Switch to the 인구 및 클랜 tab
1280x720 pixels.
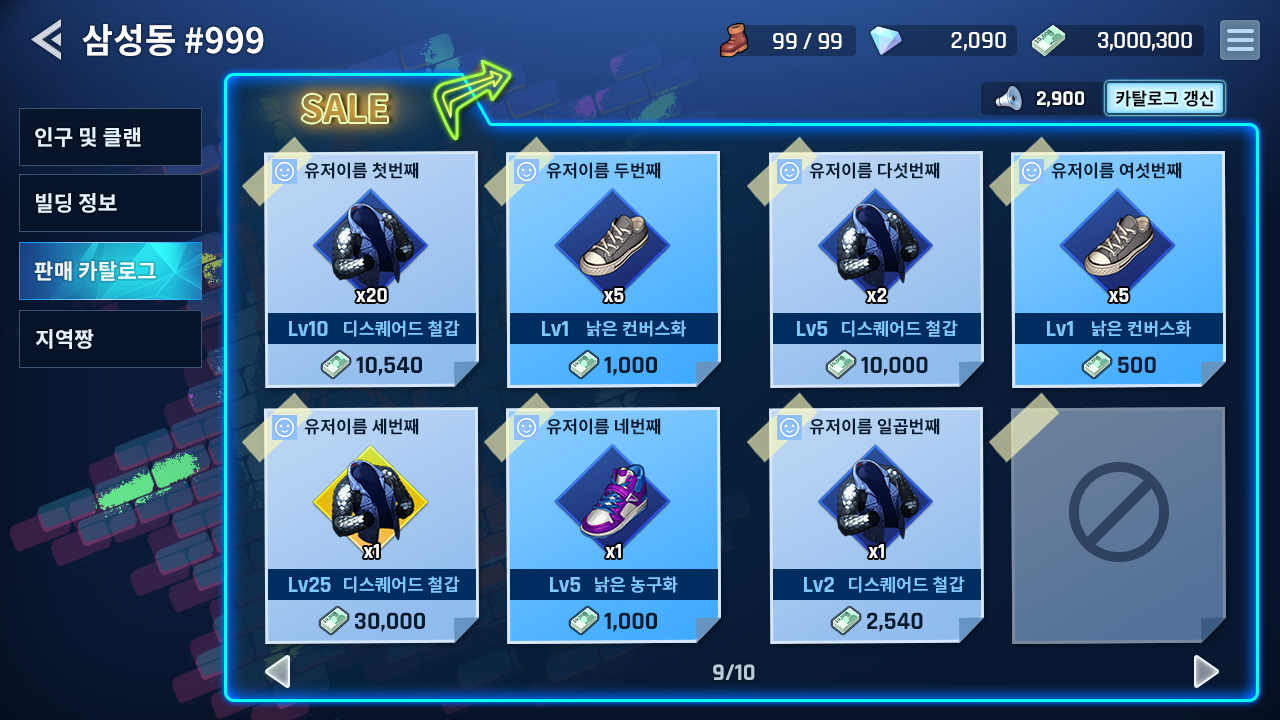click(x=110, y=137)
